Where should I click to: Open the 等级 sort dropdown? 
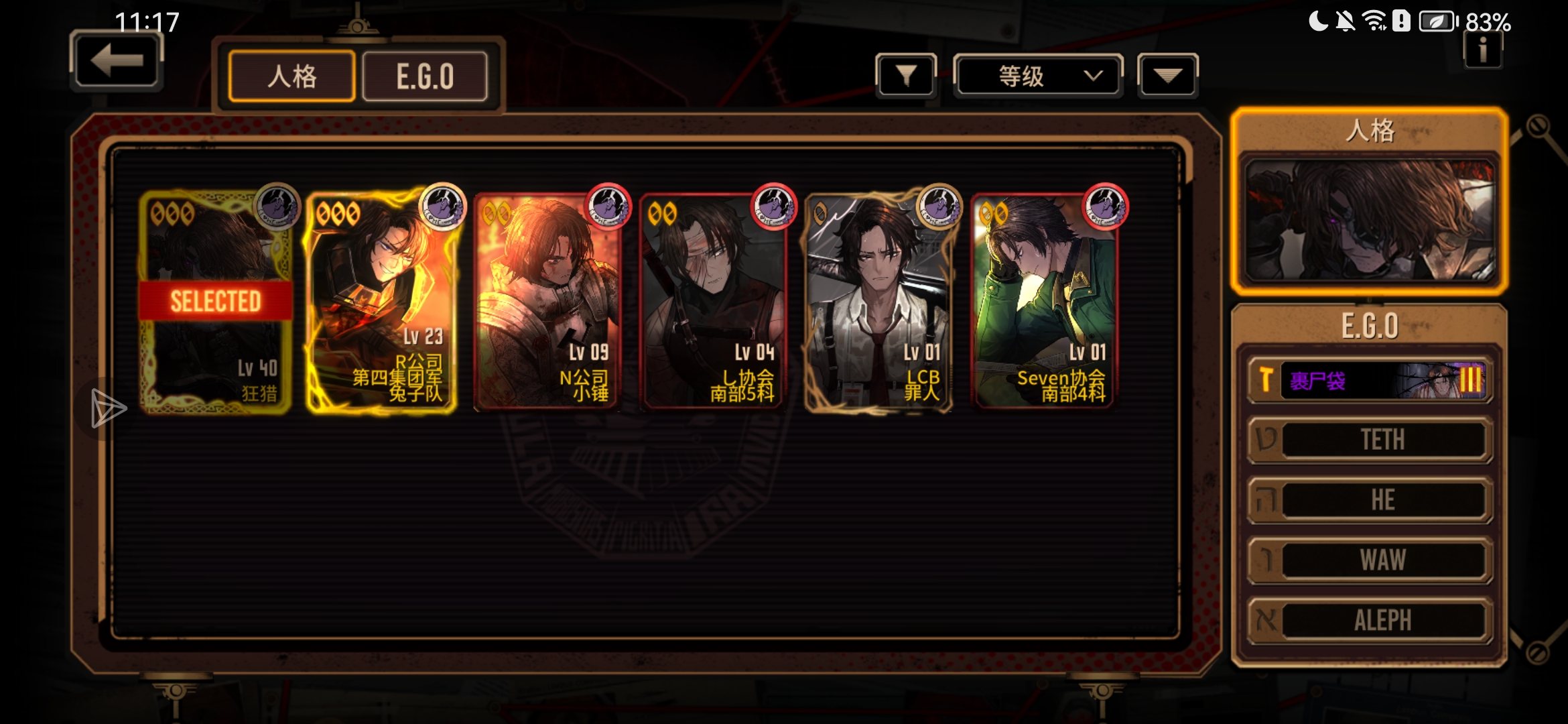(x=1038, y=76)
